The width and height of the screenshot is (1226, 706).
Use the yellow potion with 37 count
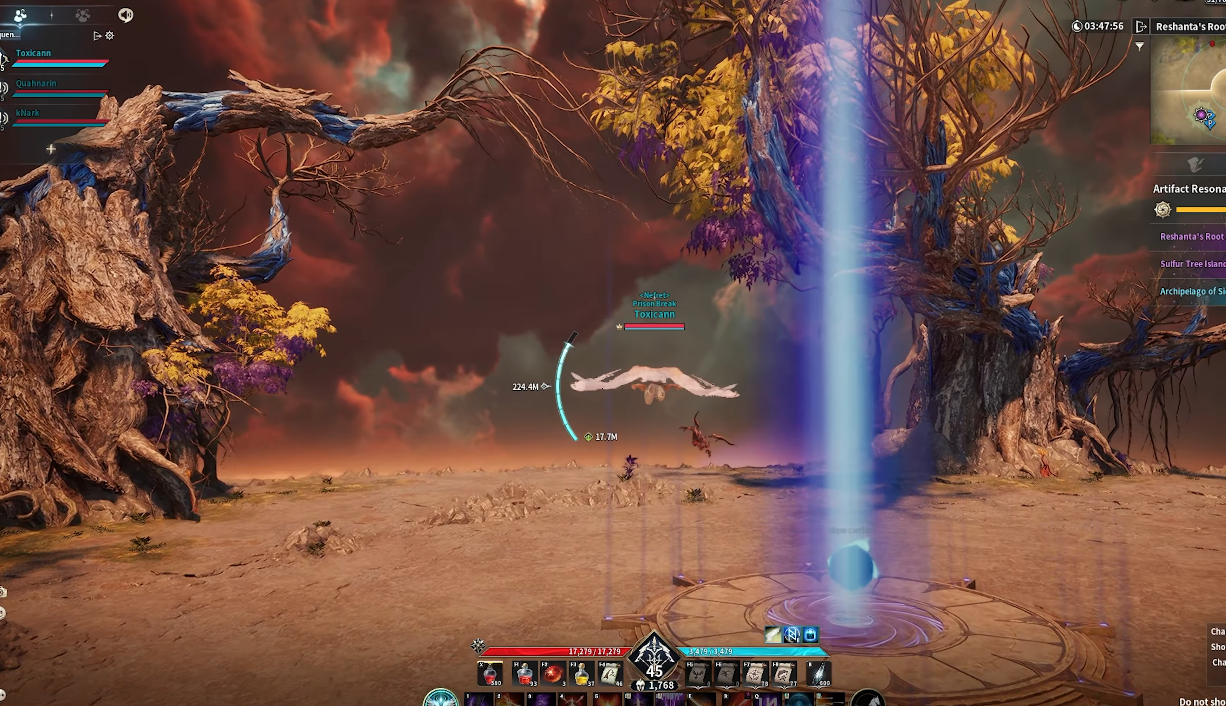tap(582, 674)
